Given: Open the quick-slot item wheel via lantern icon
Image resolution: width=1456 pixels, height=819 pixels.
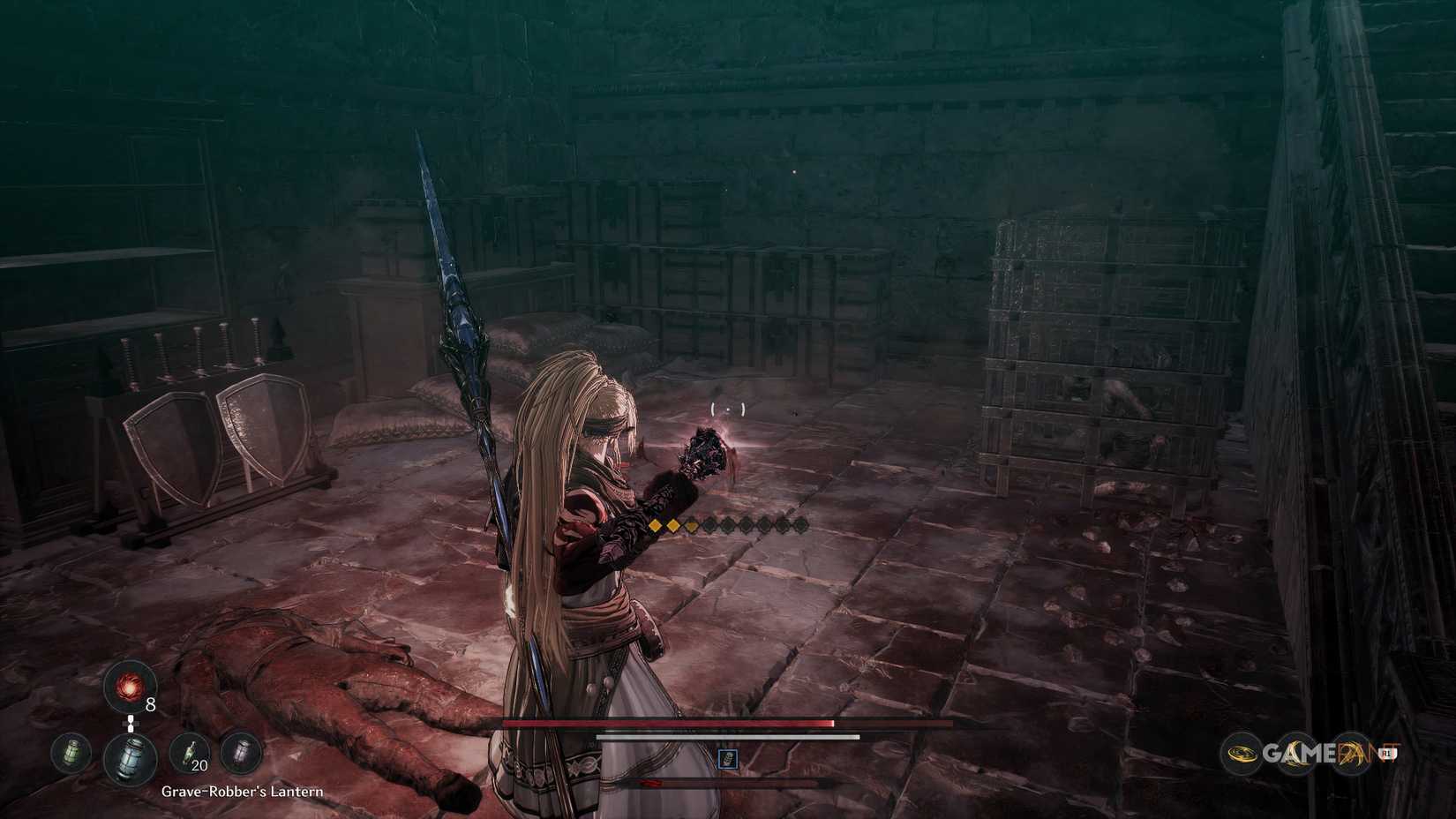Looking at the screenshot, I should pyautogui.click(x=130, y=756).
